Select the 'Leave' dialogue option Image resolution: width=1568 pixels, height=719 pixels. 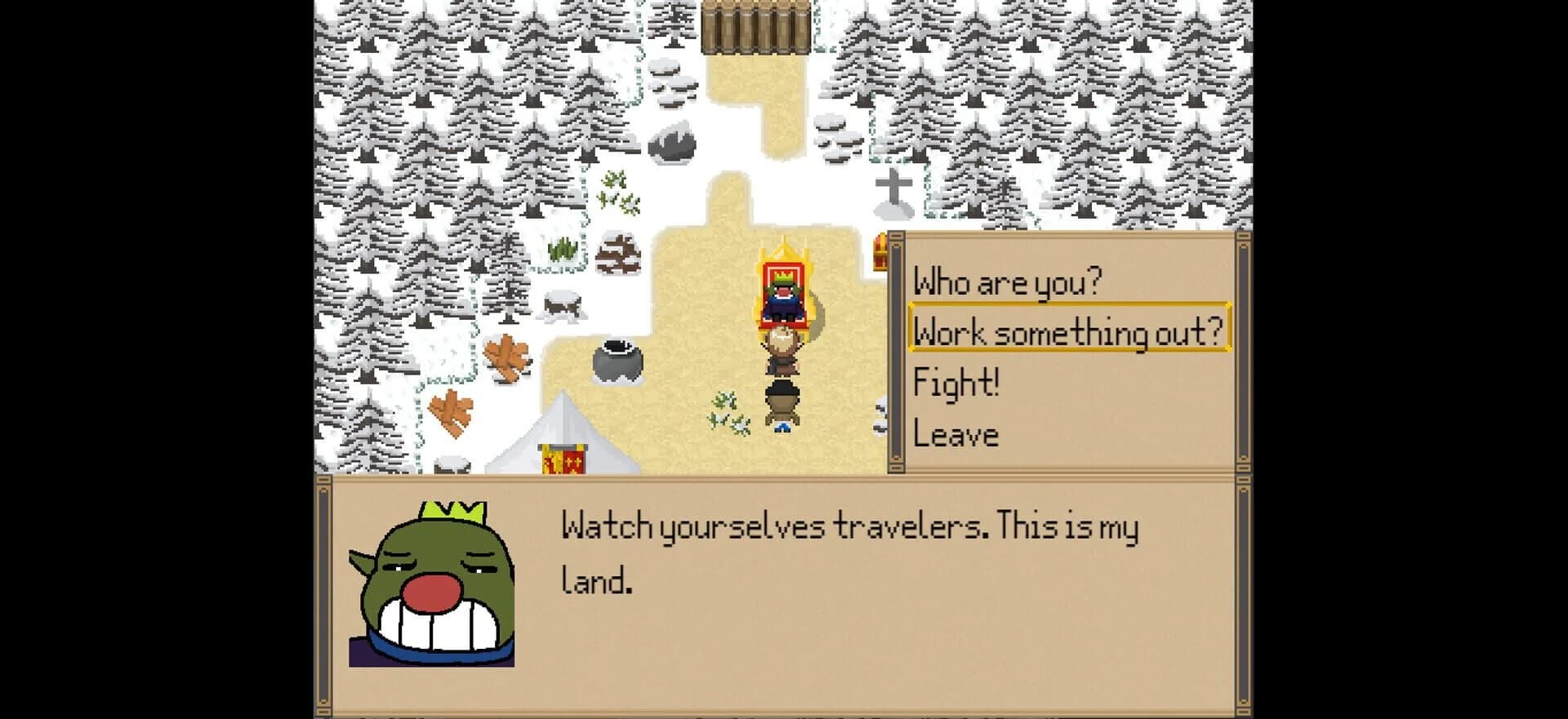click(x=957, y=433)
